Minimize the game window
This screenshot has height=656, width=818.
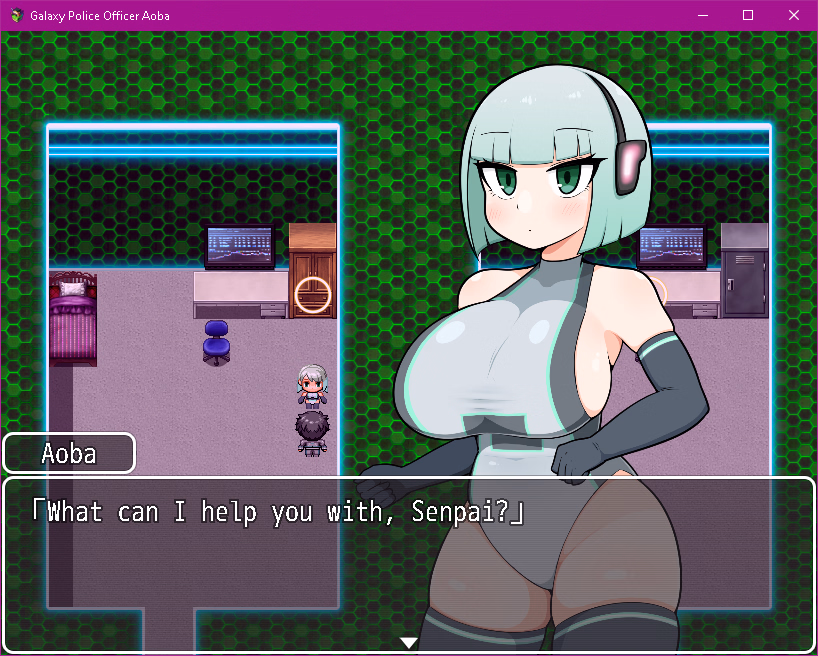click(x=702, y=15)
